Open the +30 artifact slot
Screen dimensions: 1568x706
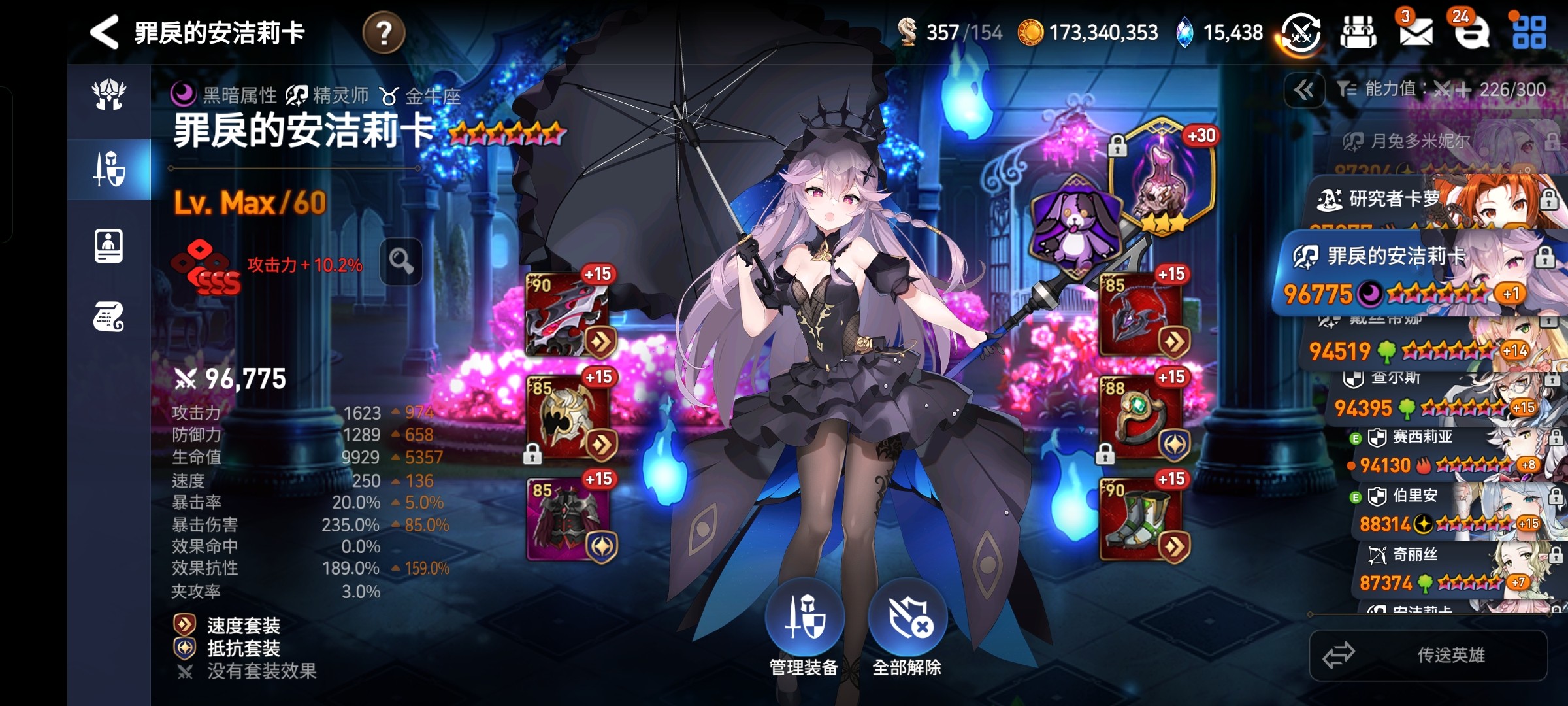click(1162, 175)
